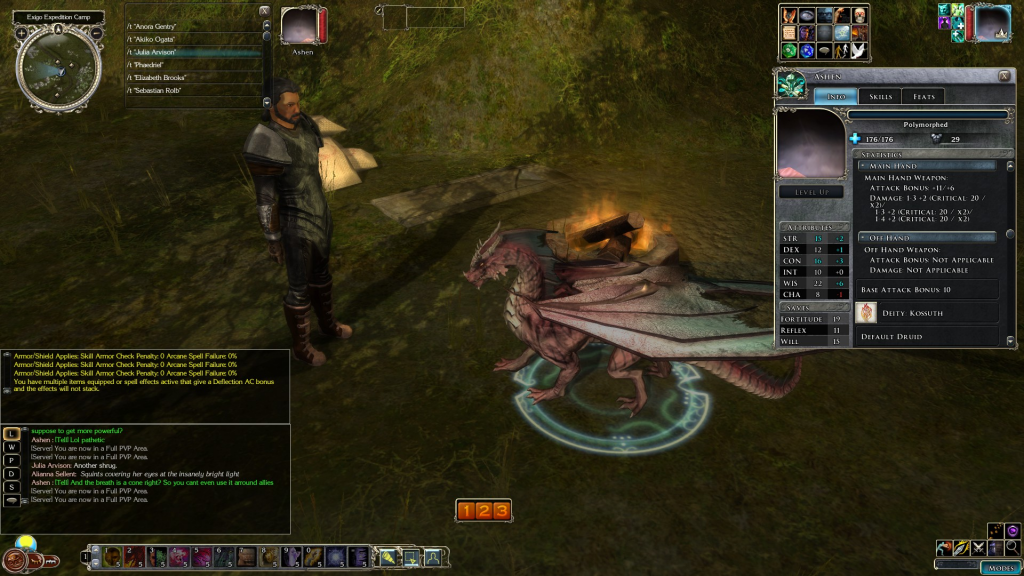Switch to quick-bar page 2

[x=483, y=511]
